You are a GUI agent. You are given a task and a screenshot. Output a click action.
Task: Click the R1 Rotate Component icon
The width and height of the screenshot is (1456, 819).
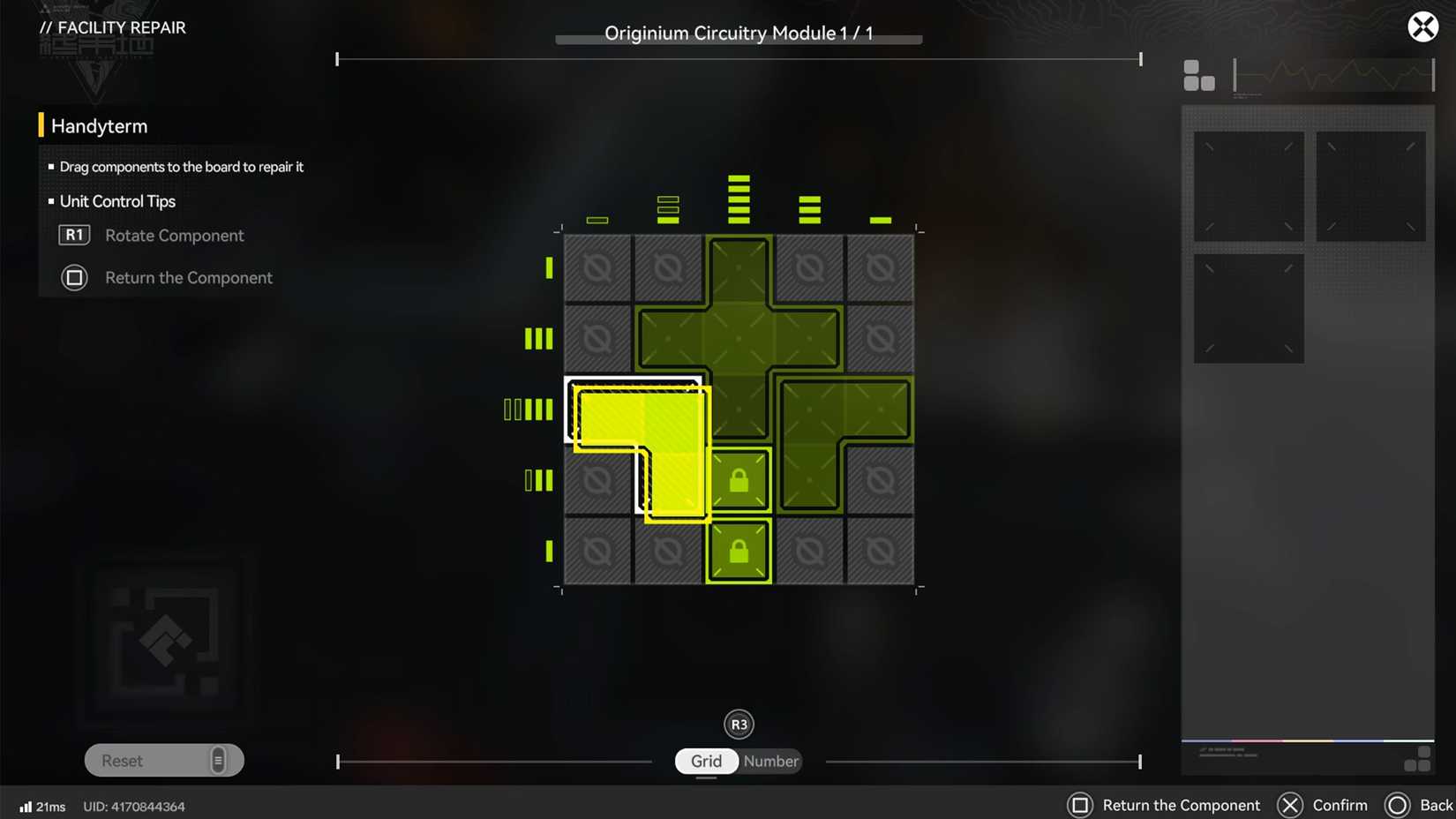click(x=74, y=235)
